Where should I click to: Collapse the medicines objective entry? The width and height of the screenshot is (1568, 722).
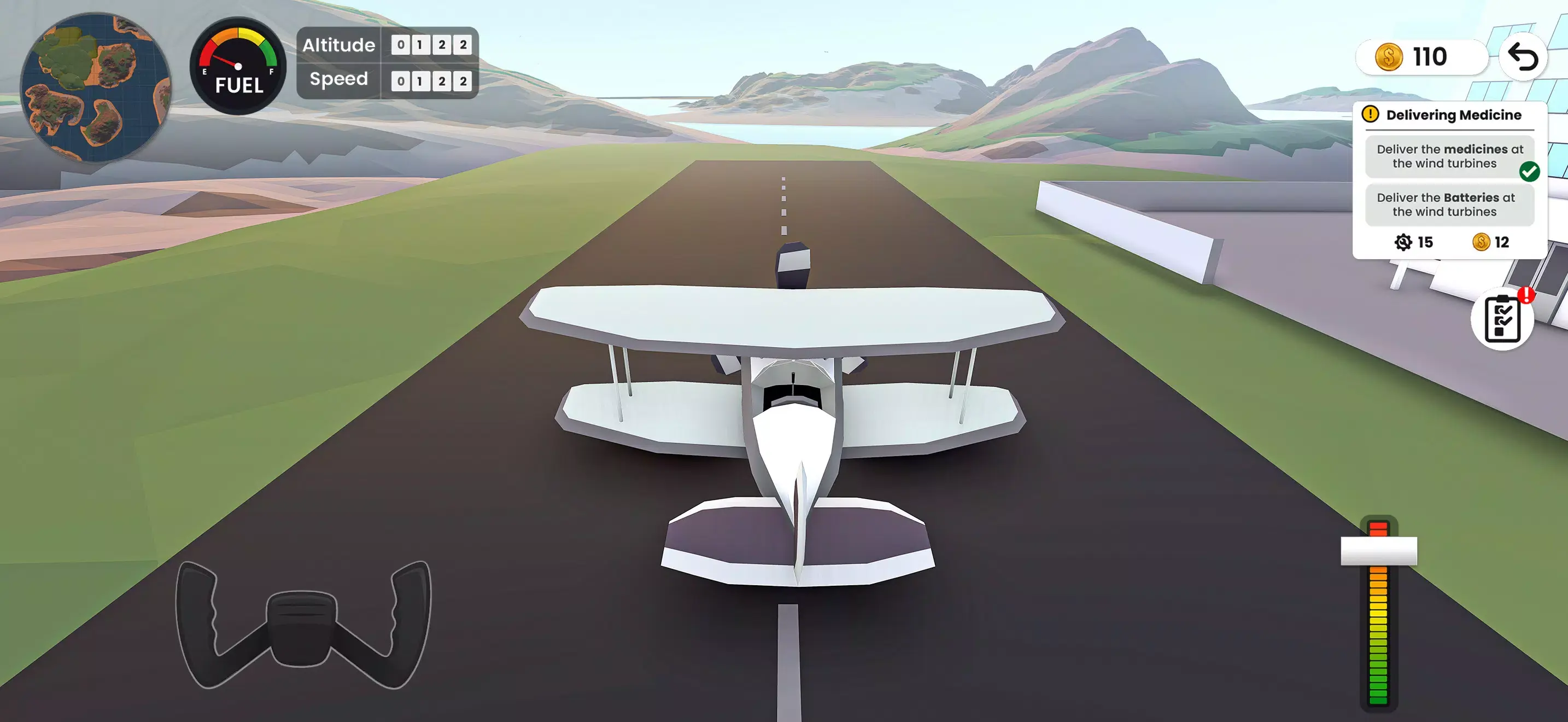1450,156
